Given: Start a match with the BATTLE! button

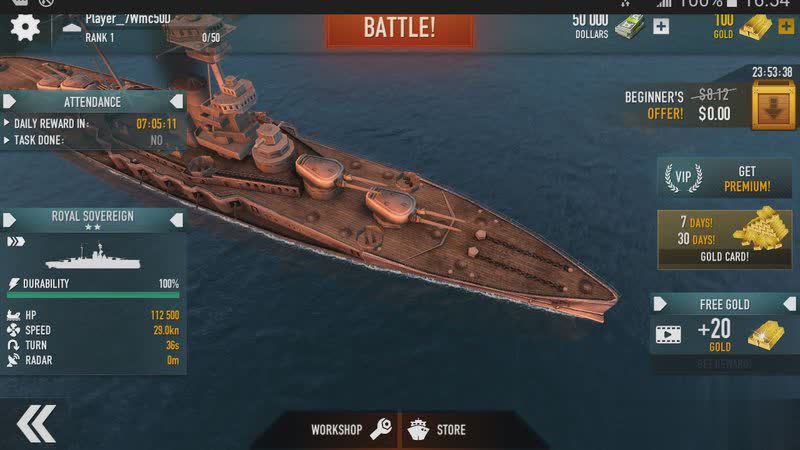Looking at the screenshot, I should (399, 26).
